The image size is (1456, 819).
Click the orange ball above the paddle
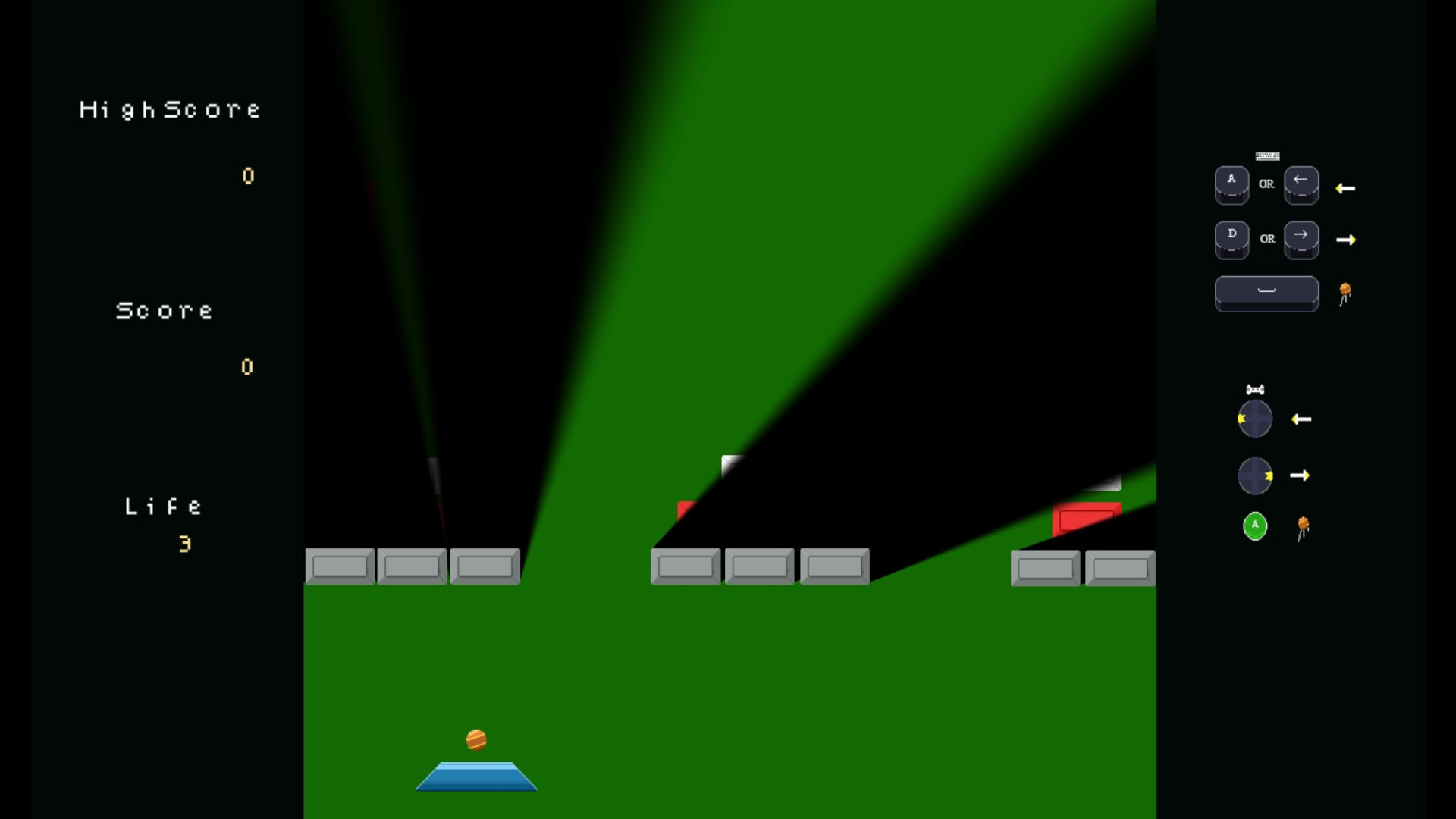point(477,739)
